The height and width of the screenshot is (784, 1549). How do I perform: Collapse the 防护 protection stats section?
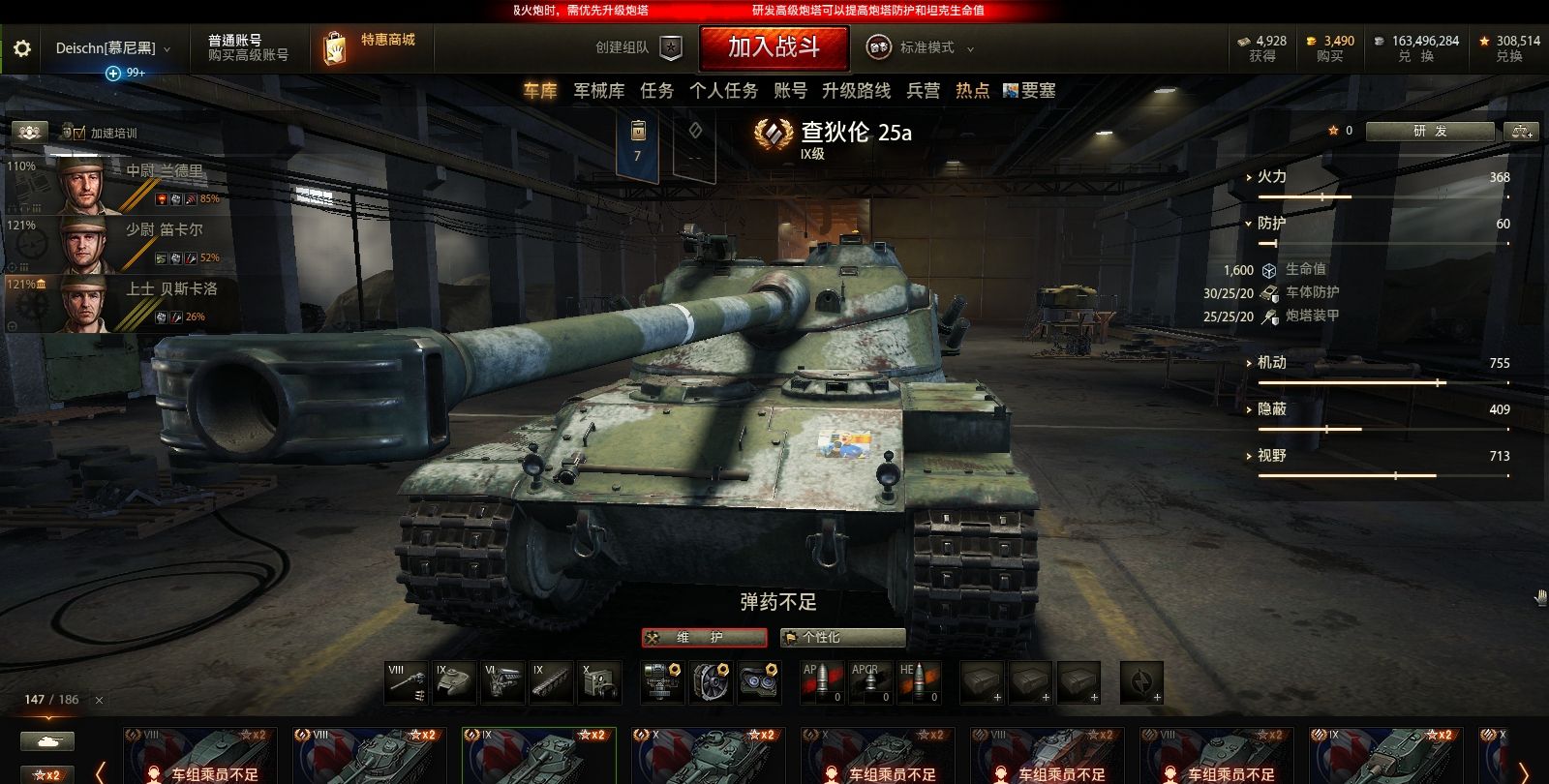(x=1250, y=223)
